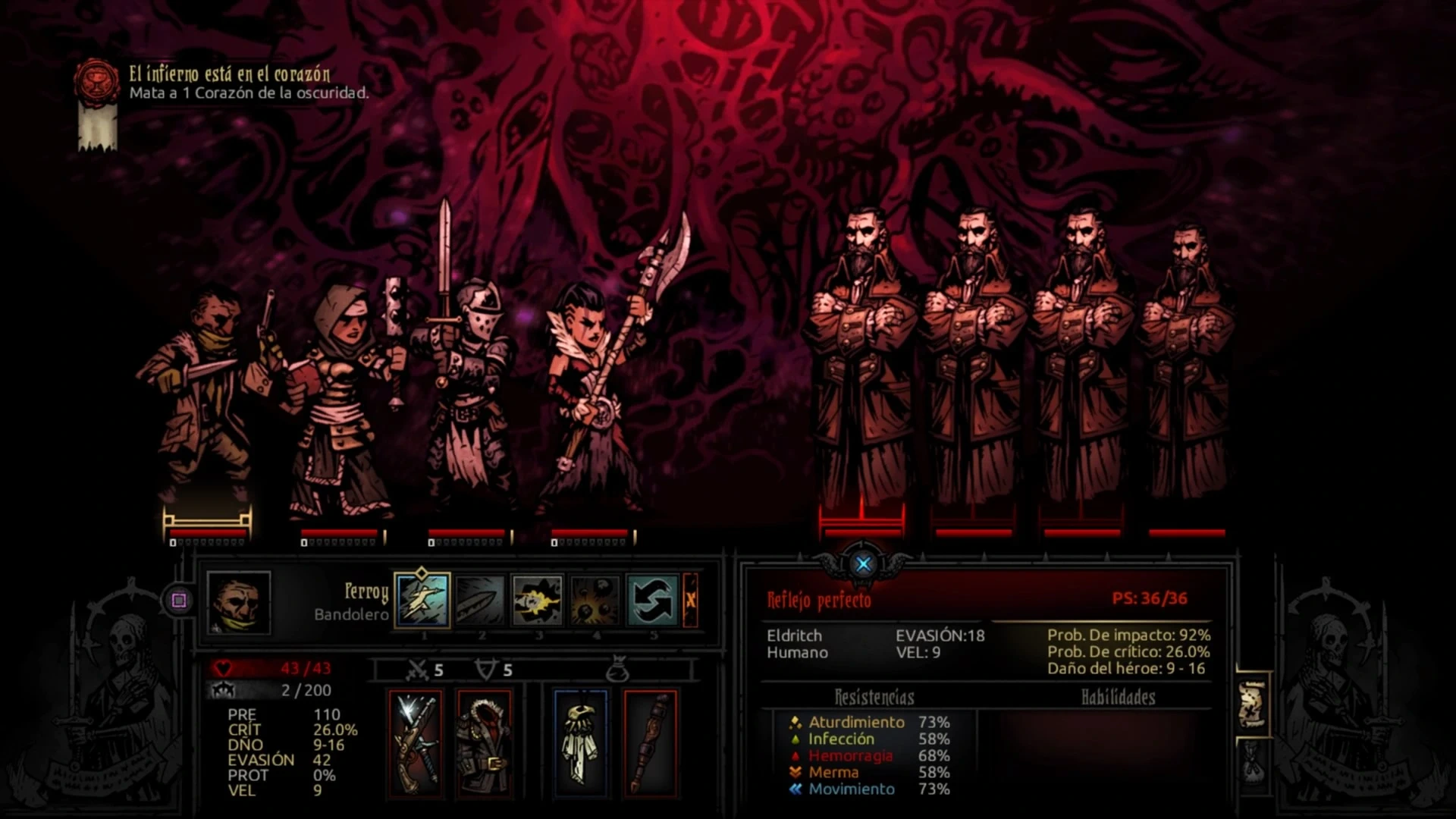This screenshot has height=819, width=1456.
Task: Click the blue X emblem above enemy panel
Action: 863,563
